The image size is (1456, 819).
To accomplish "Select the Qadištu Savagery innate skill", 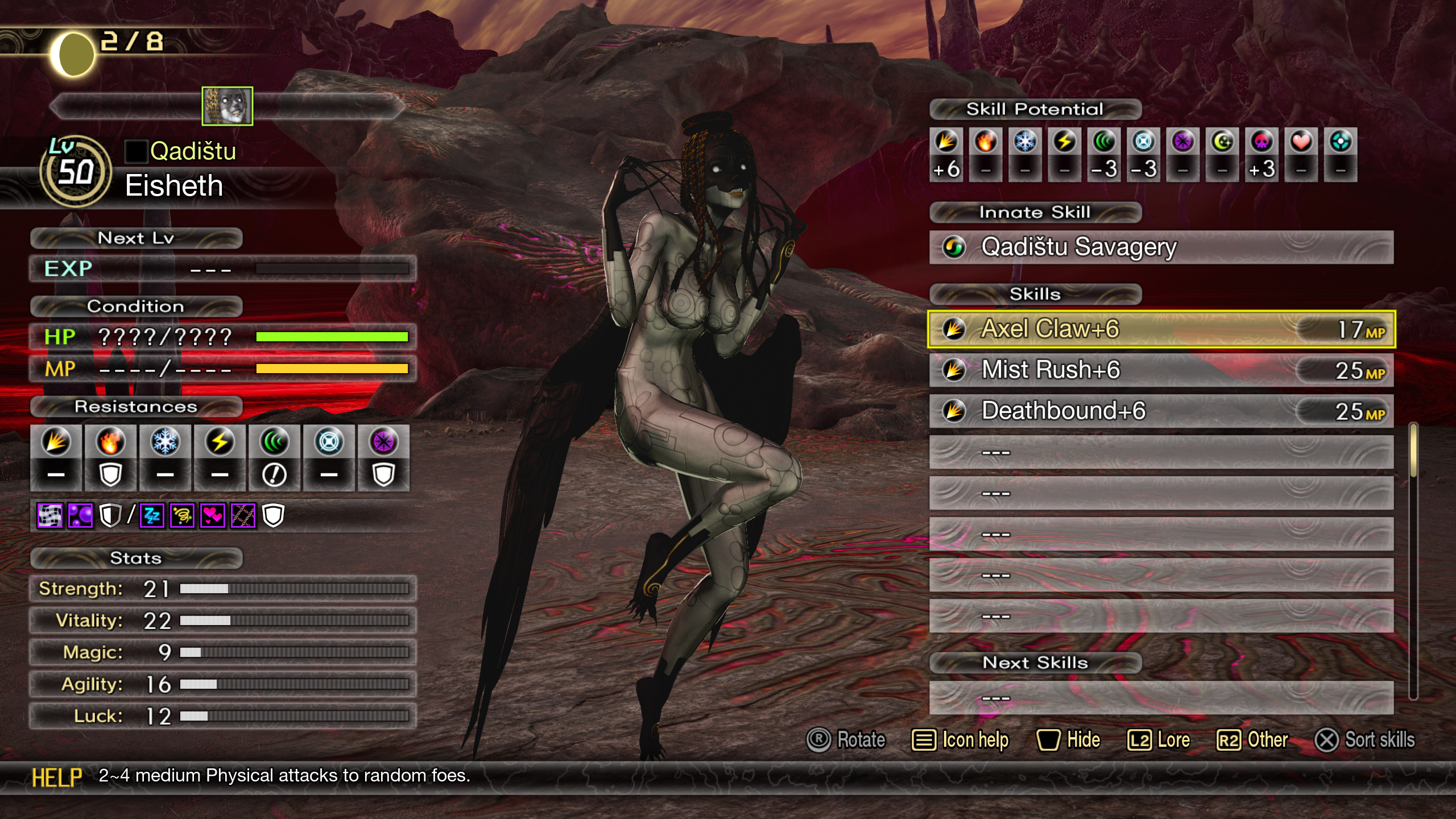I will coord(1160,247).
